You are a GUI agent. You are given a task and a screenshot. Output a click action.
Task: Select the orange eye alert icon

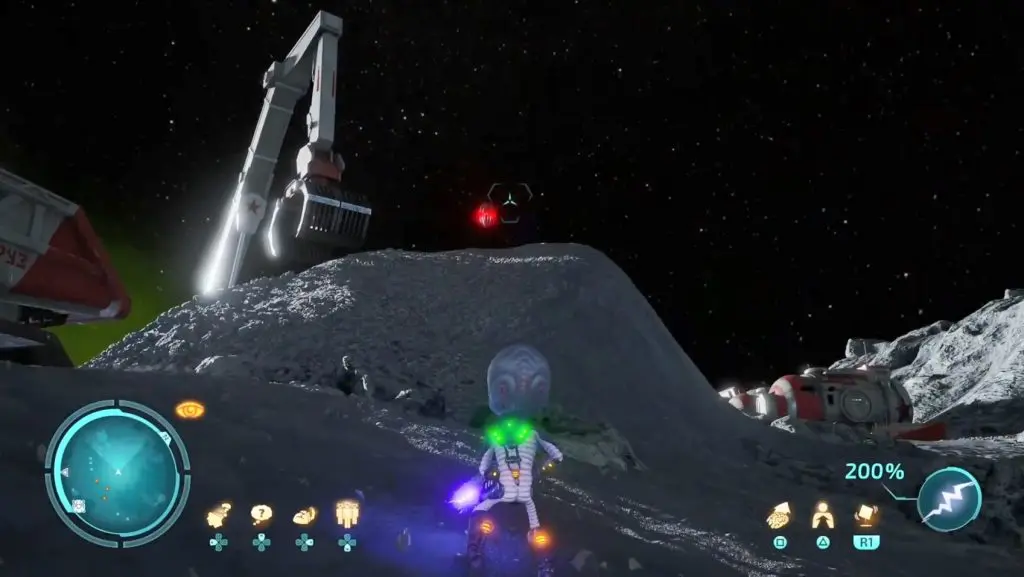(x=189, y=410)
